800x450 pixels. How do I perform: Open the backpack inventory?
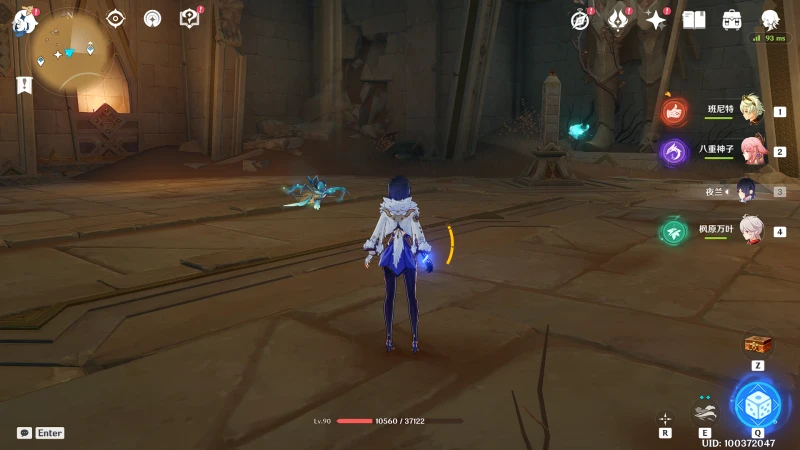click(x=732, y=19)
